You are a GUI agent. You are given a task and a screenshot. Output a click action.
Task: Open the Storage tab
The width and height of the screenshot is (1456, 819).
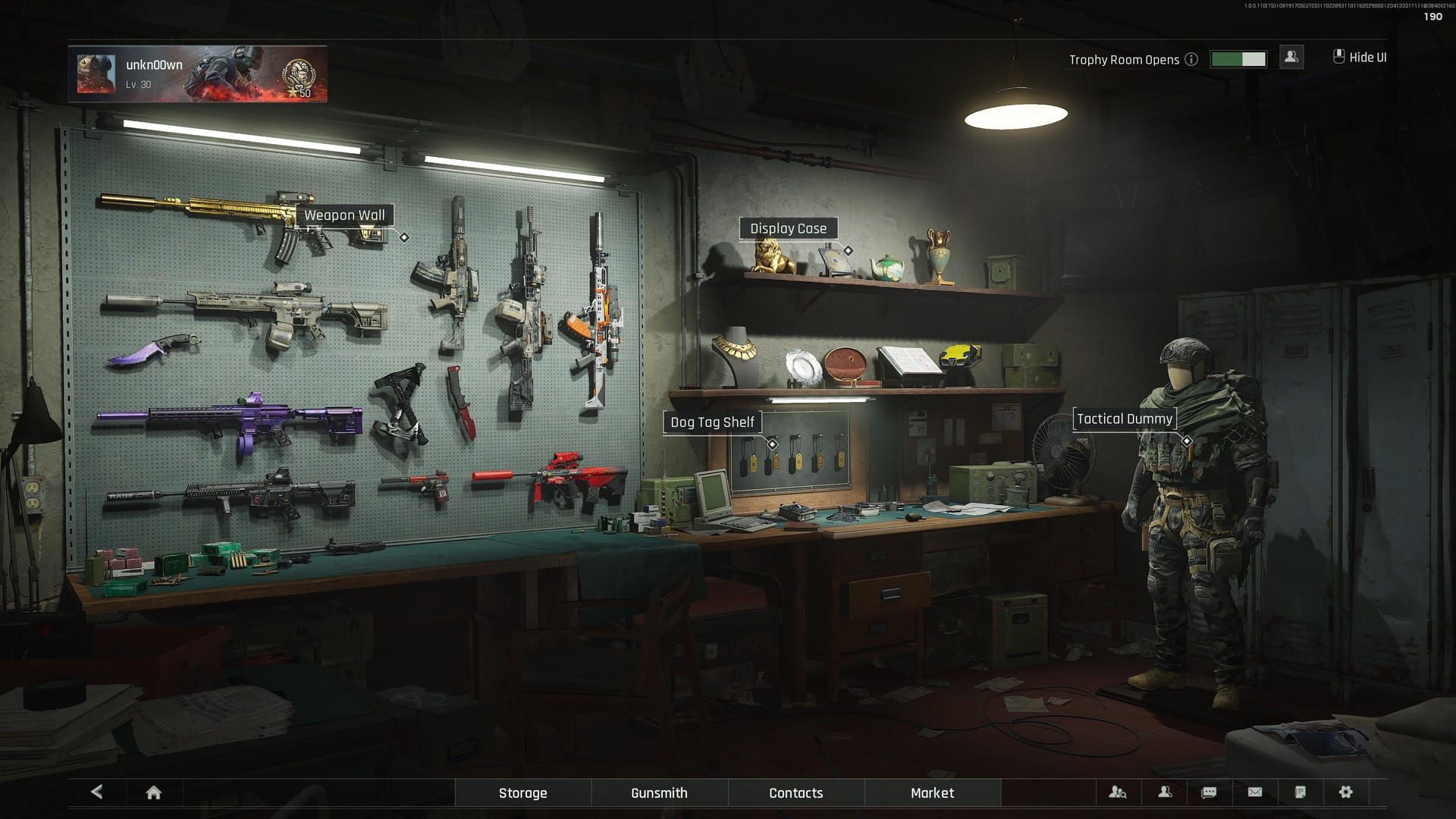522,792
